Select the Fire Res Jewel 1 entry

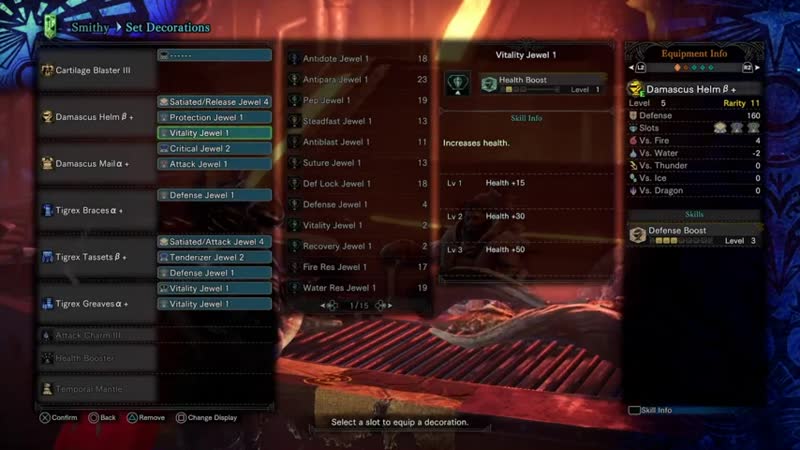(359, 267)
